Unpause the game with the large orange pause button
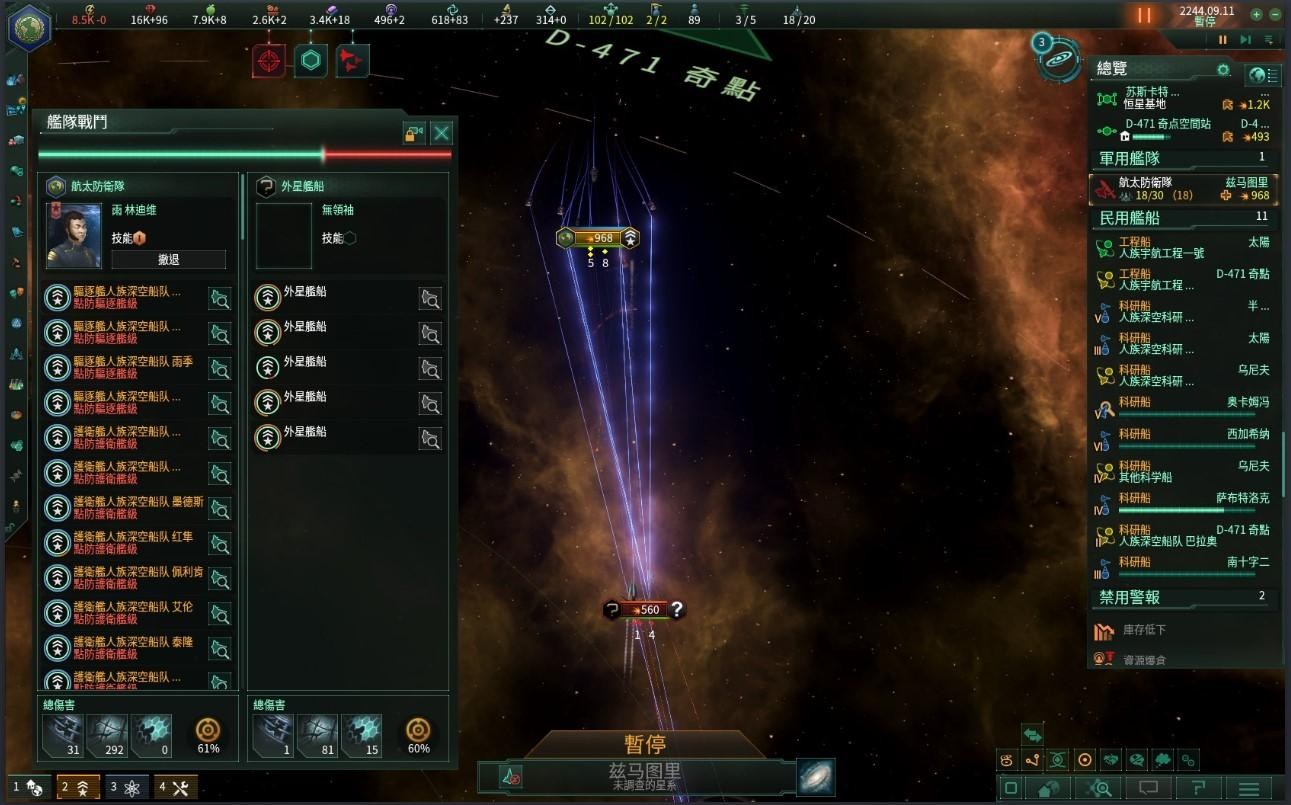The width and height of the screenshot is (1291, 805). (x=1144, y=16)
